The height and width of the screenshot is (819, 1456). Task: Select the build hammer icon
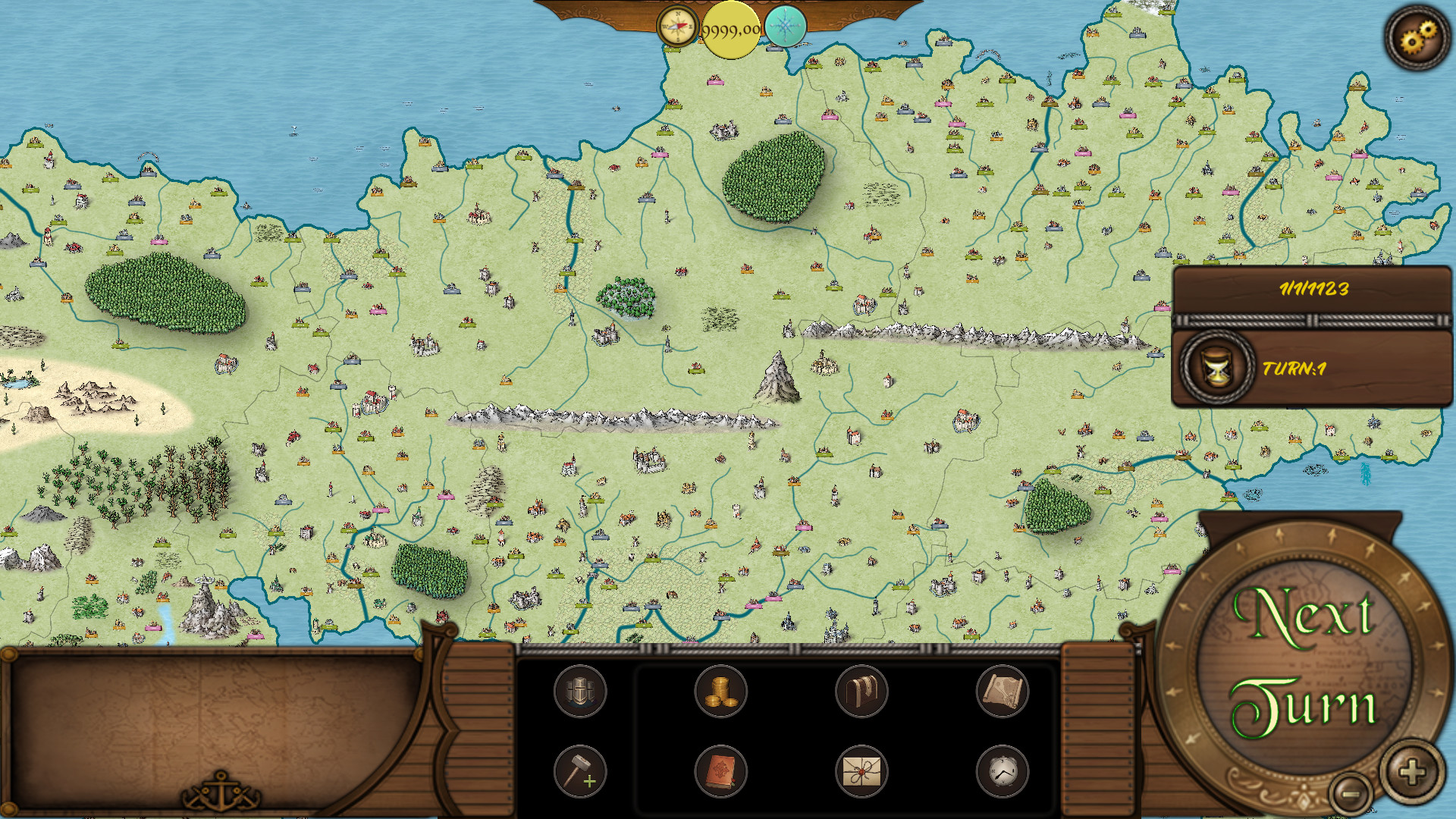point(579,770)
